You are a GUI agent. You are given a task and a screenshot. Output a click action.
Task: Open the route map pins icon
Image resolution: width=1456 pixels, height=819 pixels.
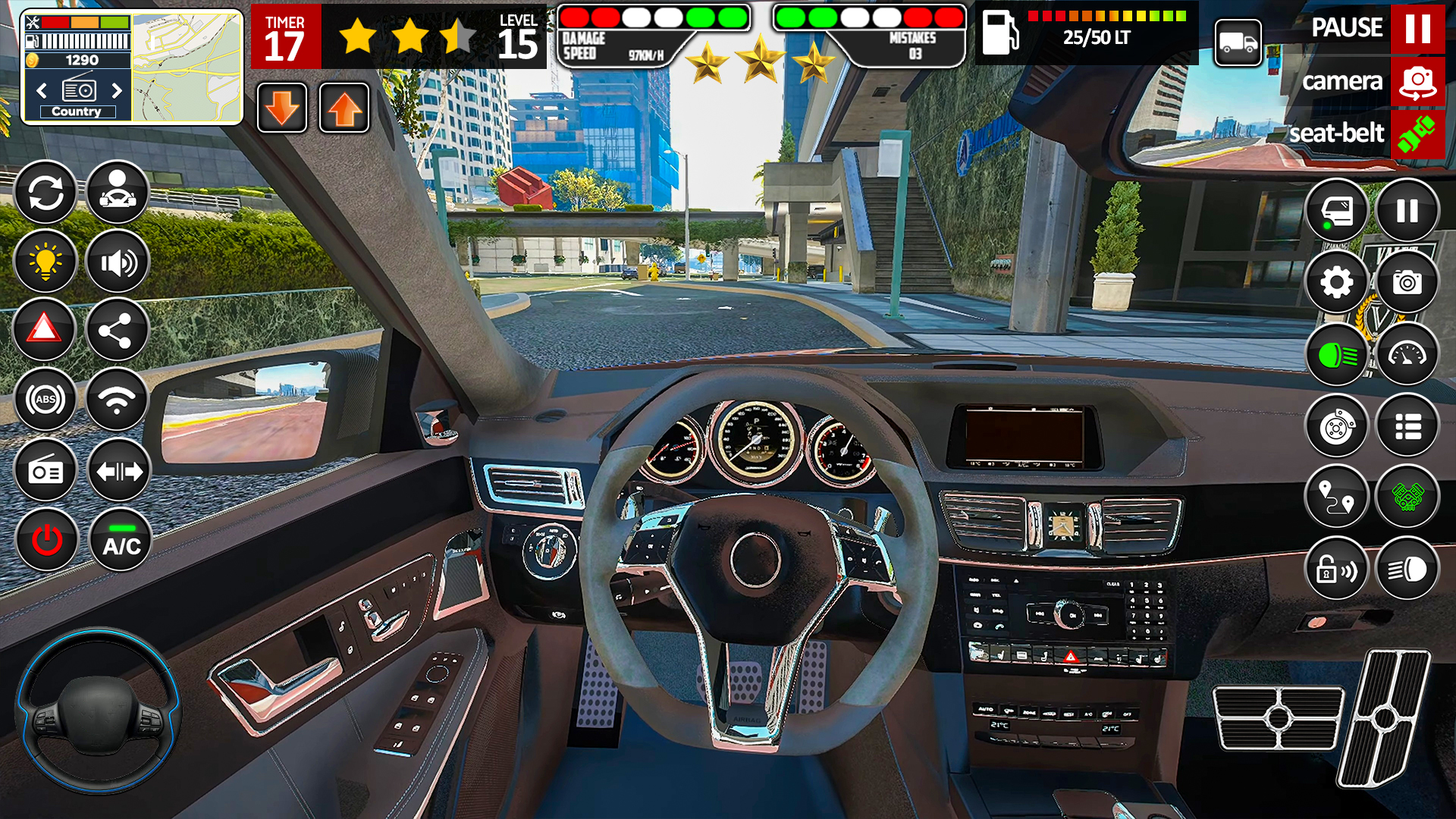pos(1336,497)
